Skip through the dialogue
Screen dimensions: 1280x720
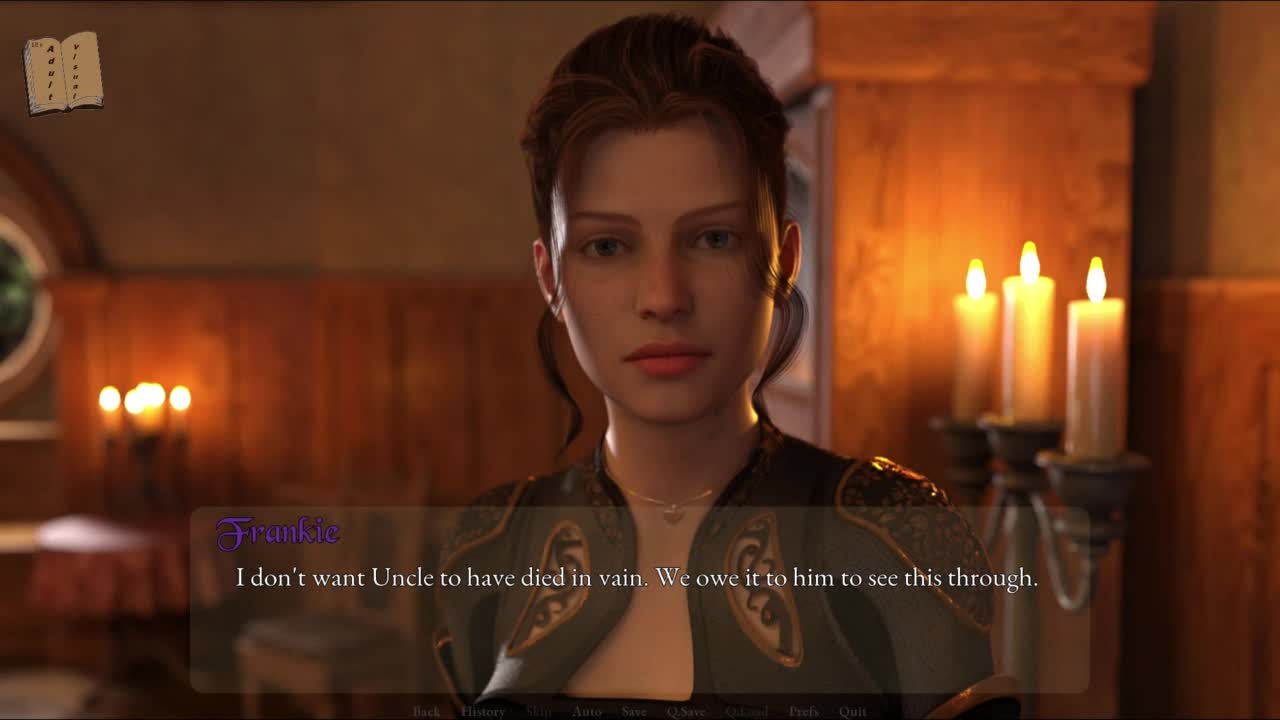(539, 712)
